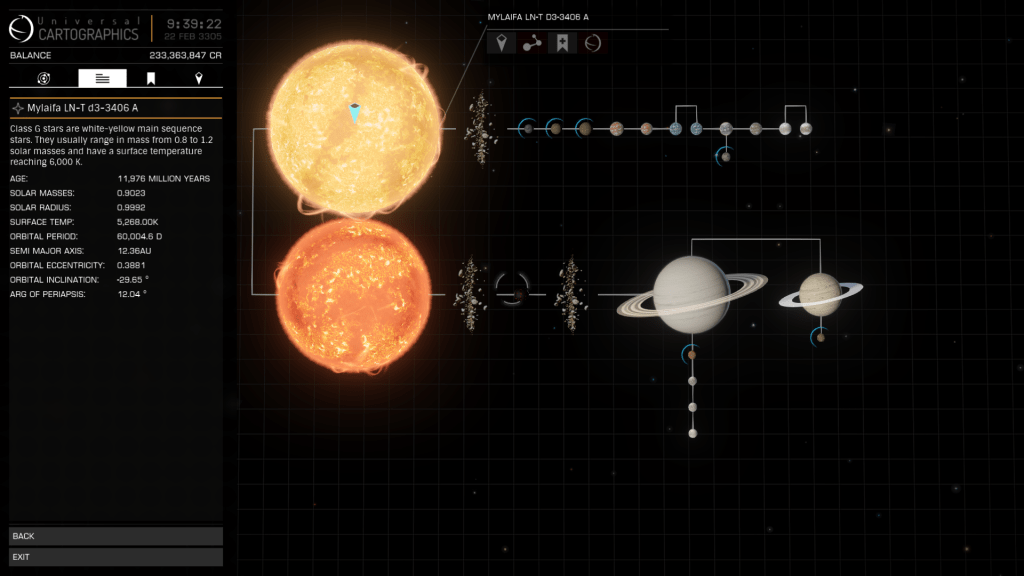Choose the largest ringed gas giant
Viewport: 1024px width, 576px height.
[691, 294]
